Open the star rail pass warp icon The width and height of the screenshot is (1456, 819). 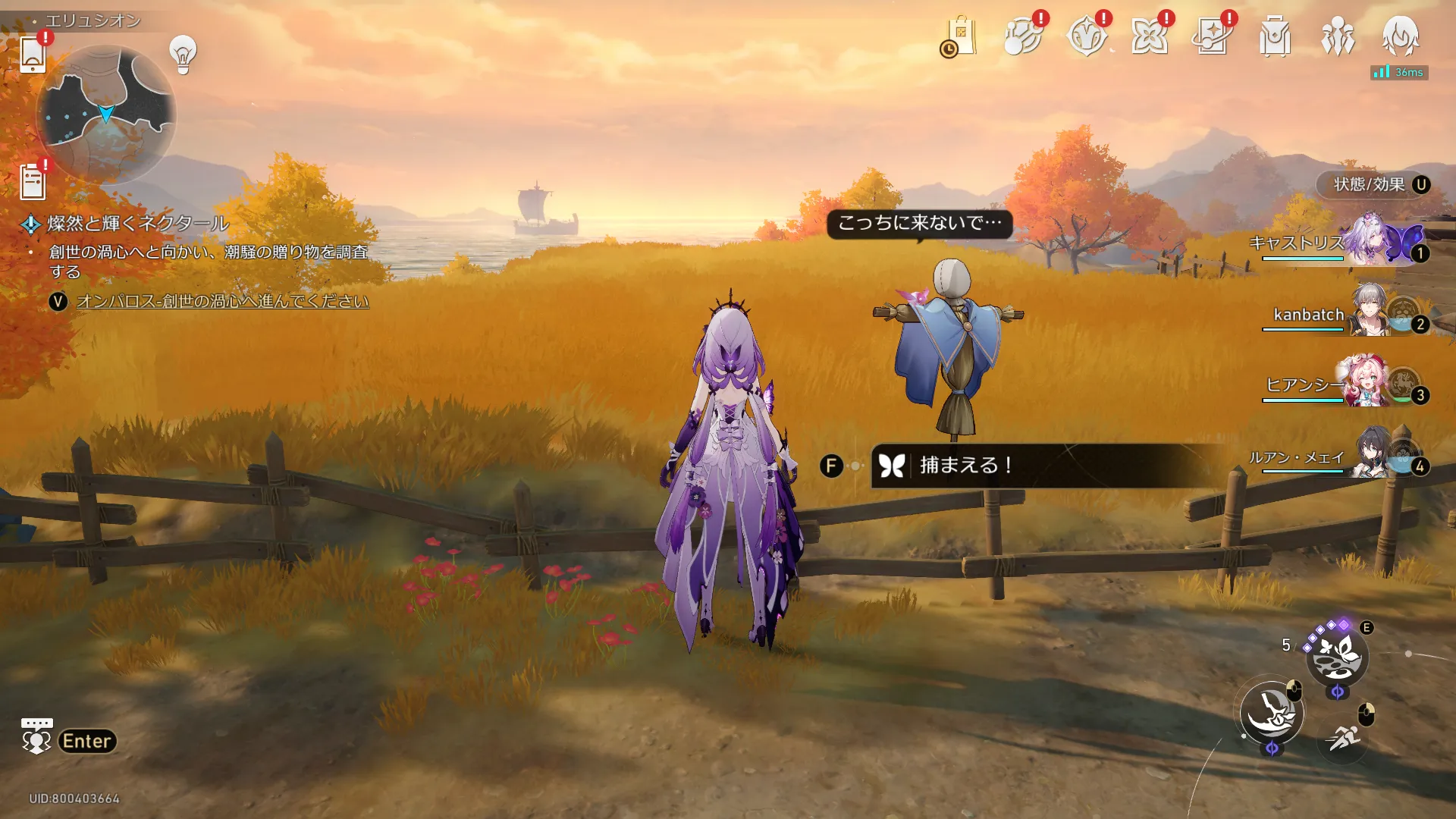tap(1211, 36)
